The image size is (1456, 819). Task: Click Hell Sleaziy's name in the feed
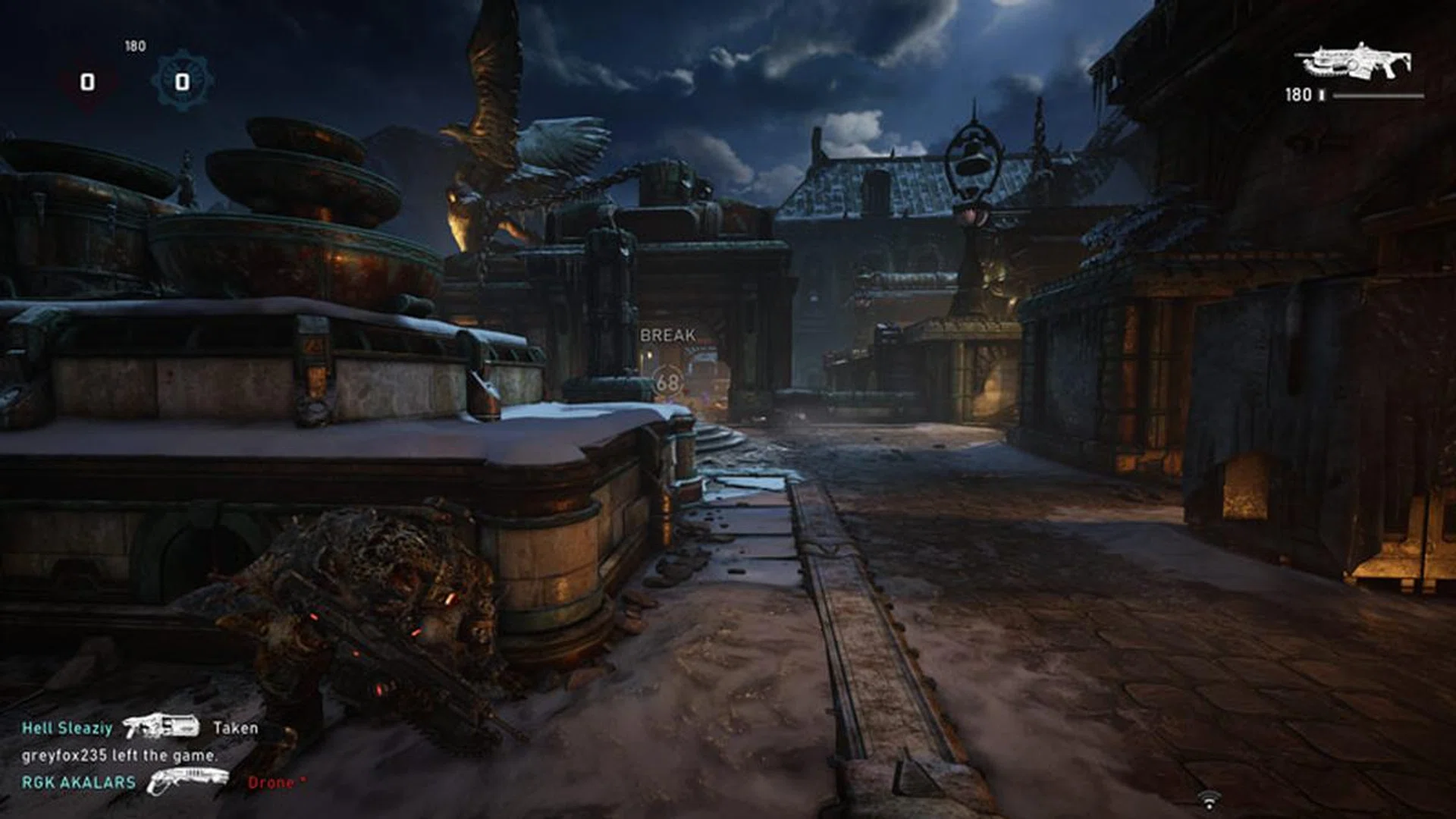click(x=67, y=728)
